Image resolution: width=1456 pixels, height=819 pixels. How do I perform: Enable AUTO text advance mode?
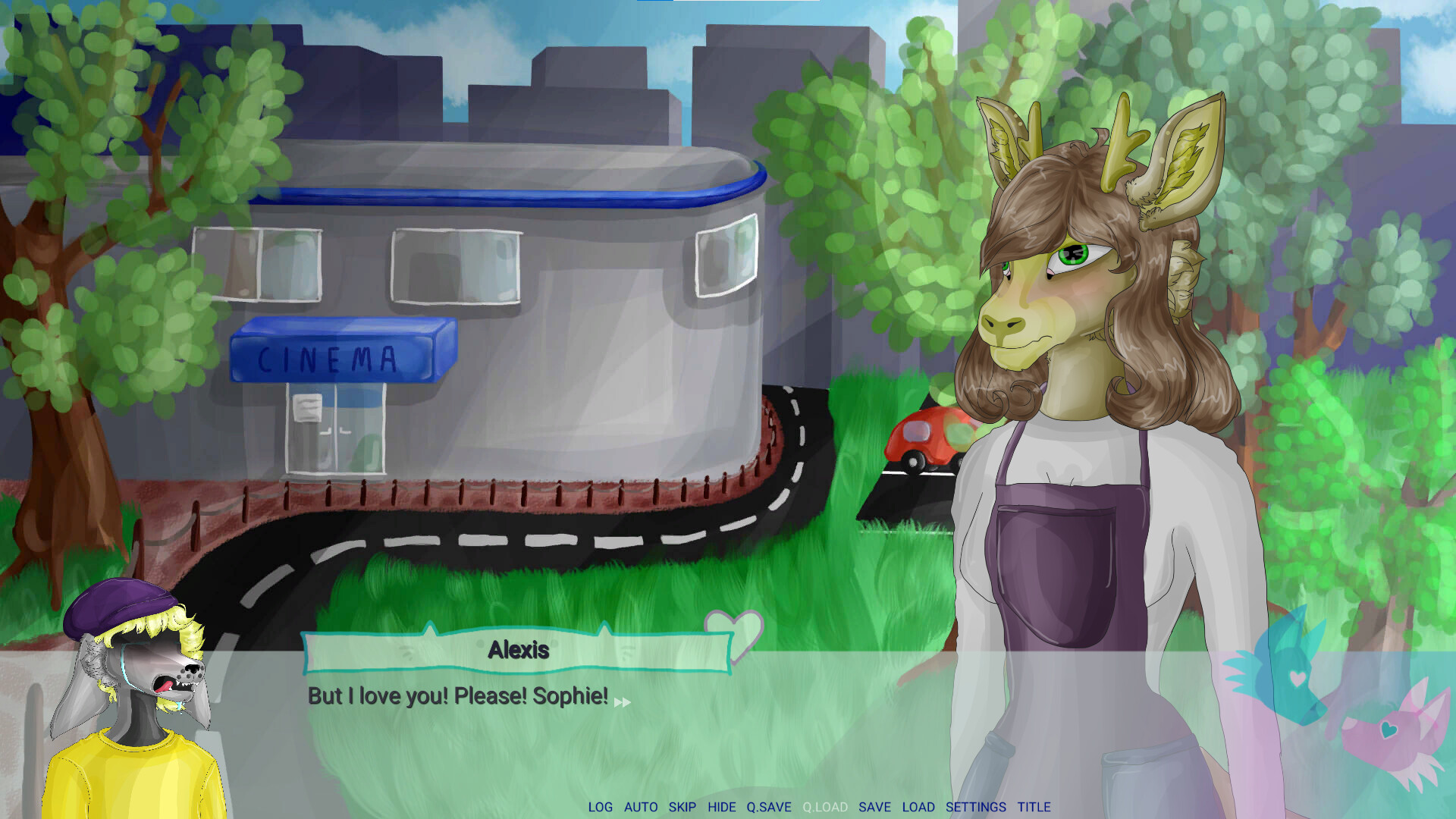click(641, 807)
